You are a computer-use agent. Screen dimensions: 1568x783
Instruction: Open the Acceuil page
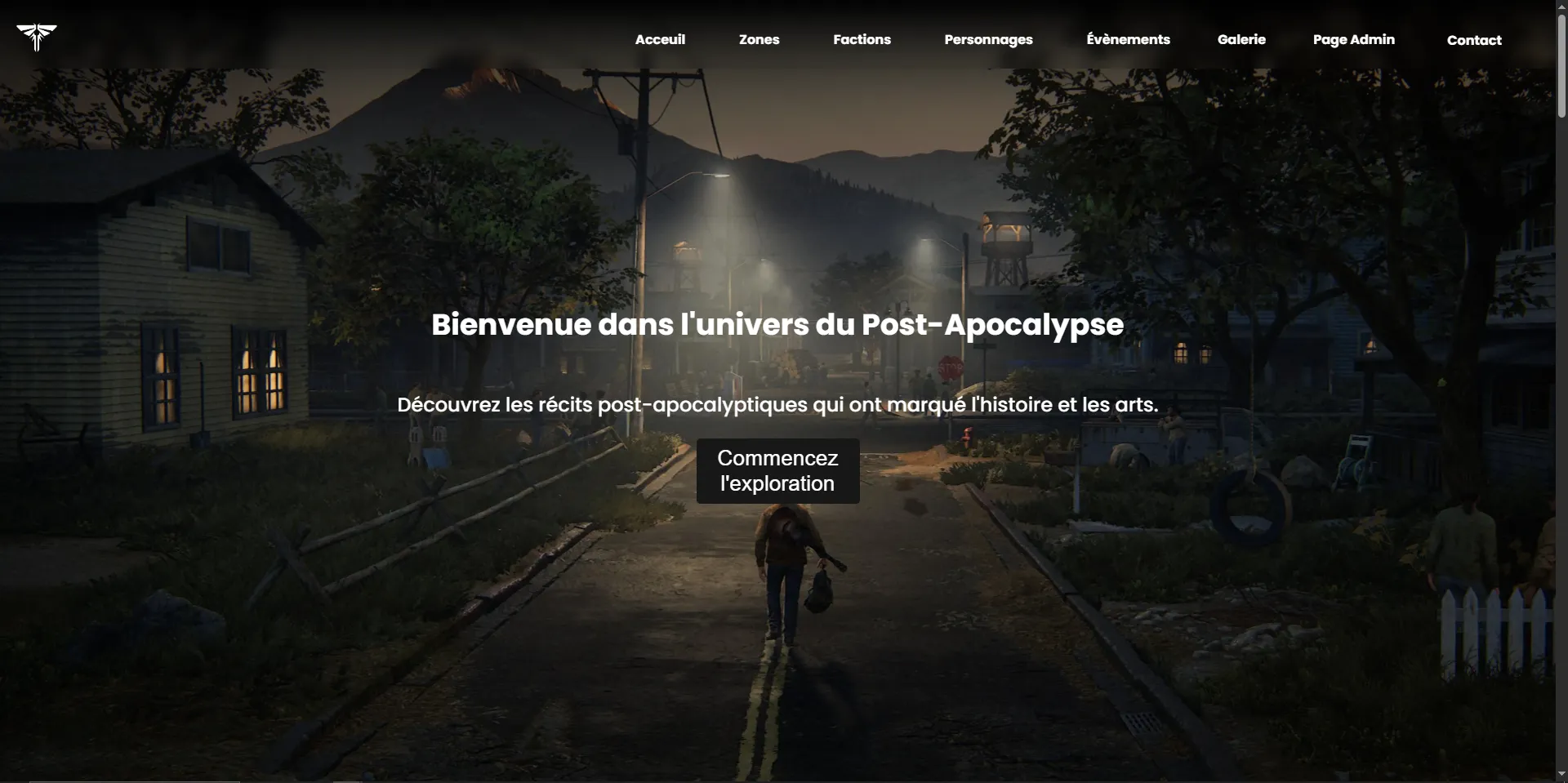[x=660, y=39]
